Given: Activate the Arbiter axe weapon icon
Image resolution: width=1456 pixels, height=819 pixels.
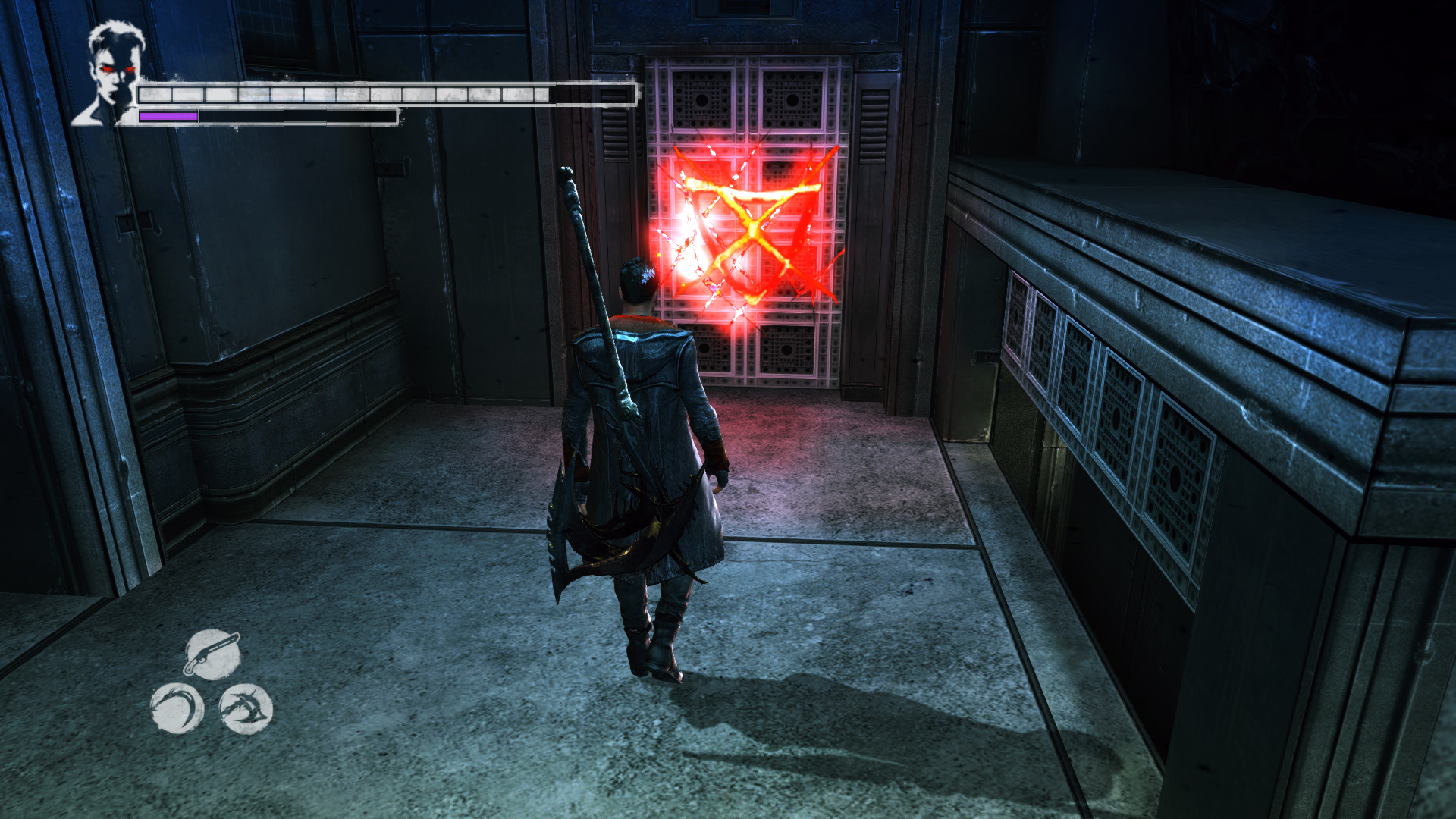Looking at the screenshot, I should point(246,708).
